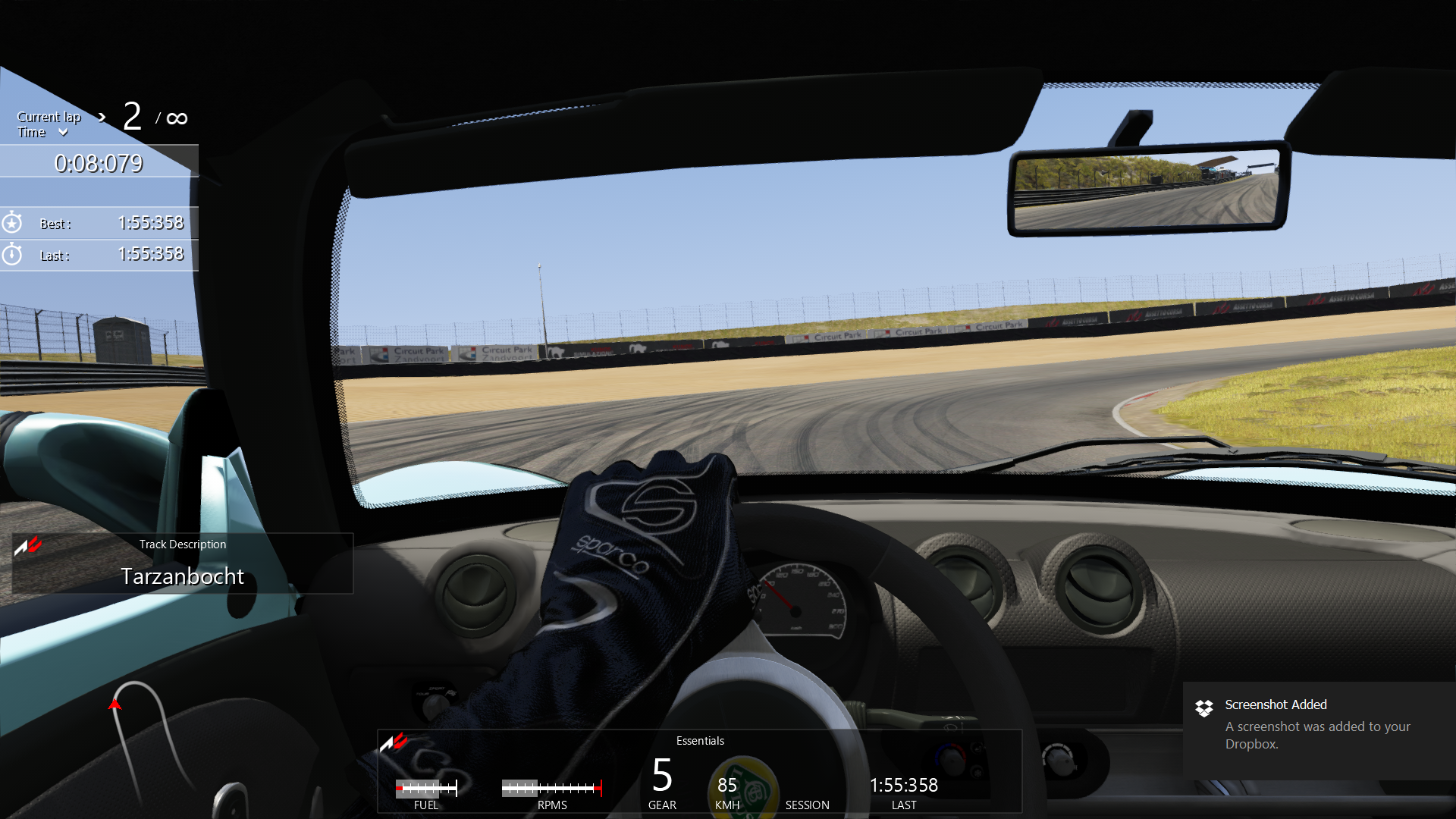Expand the Time dropdown chevron
Viewport: 1456px width, 819px height.
click(x=63, y=133)
